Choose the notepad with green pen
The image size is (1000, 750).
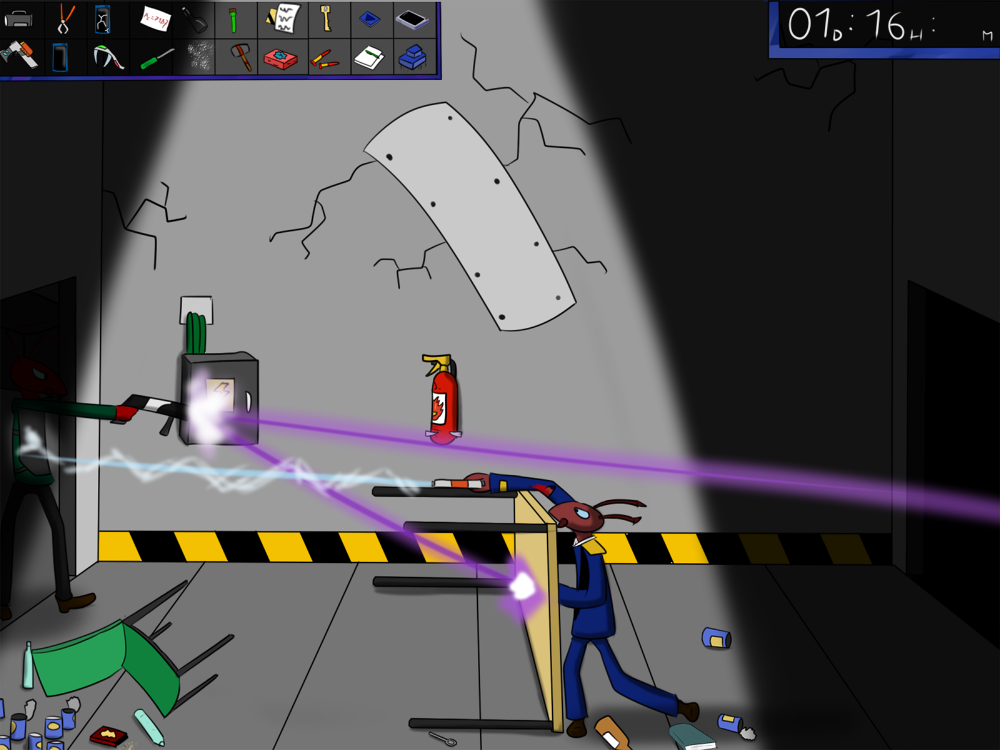pos(369,57)
